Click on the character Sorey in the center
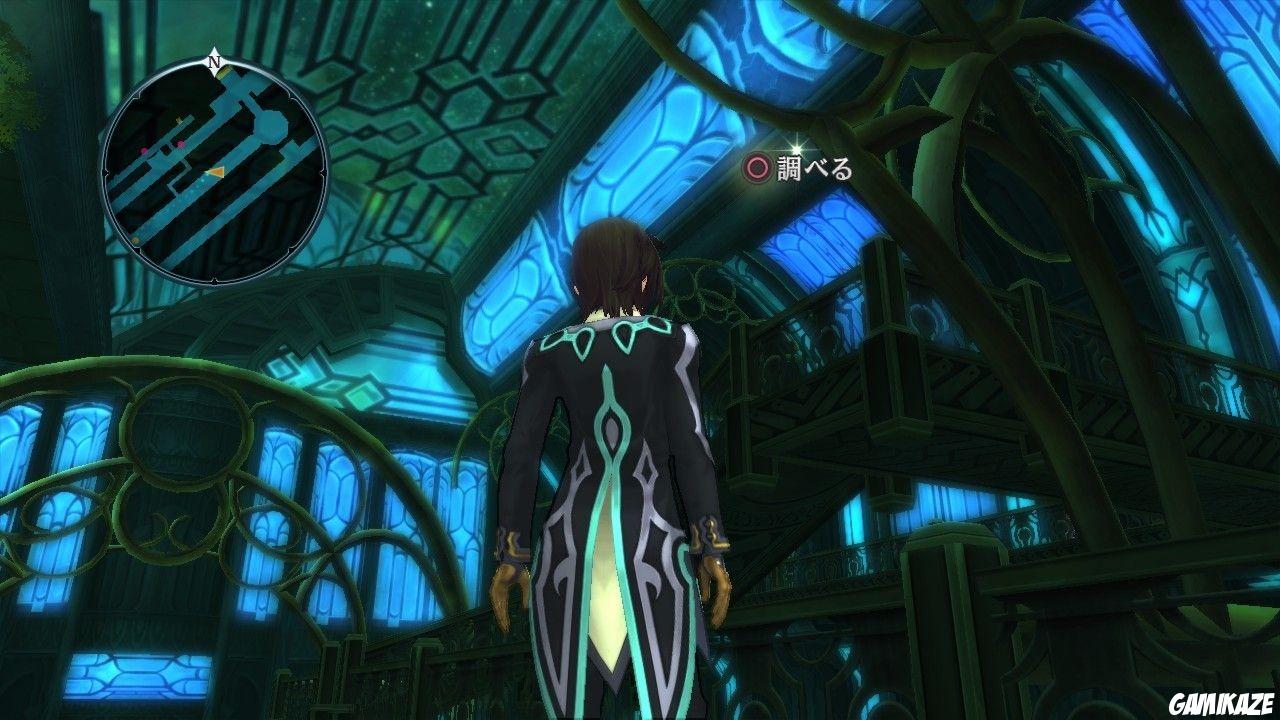The image size is (1280, 720). tap(610, 450)
